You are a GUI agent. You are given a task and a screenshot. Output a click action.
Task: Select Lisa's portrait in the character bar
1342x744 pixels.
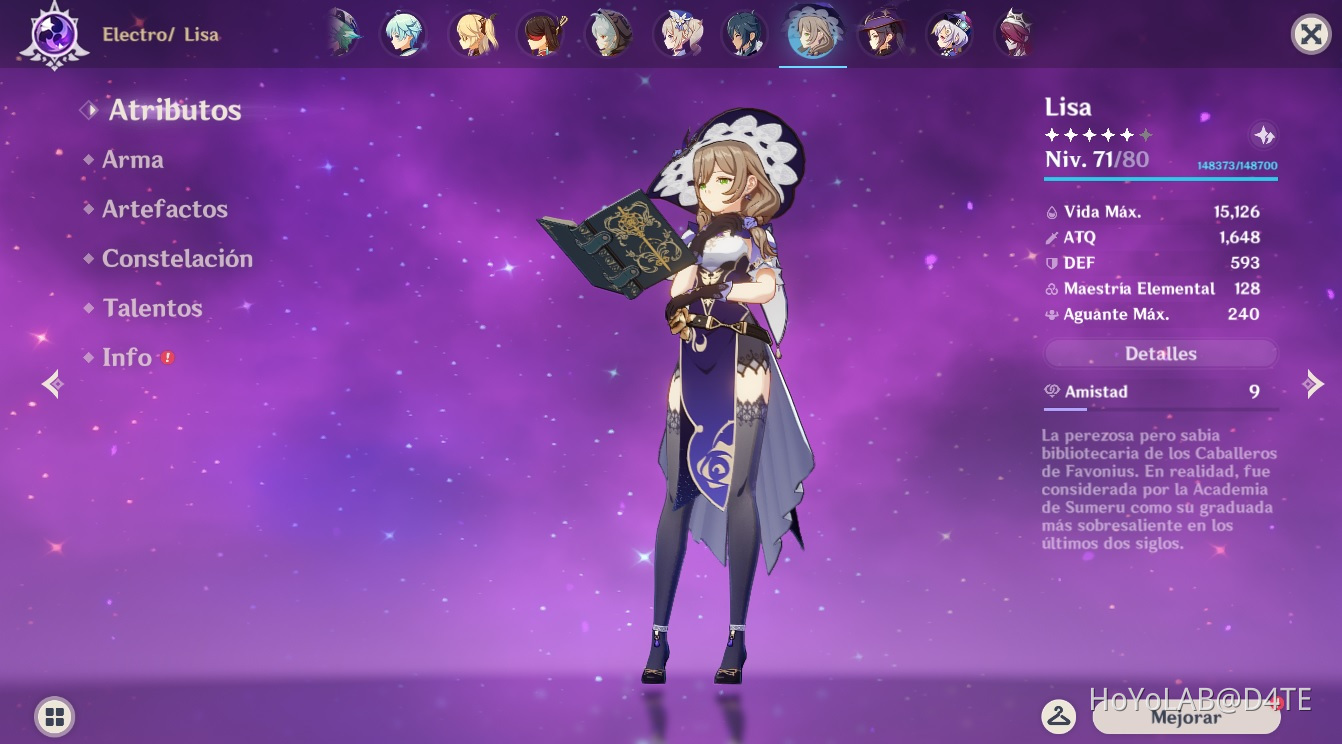coord(813,32)
